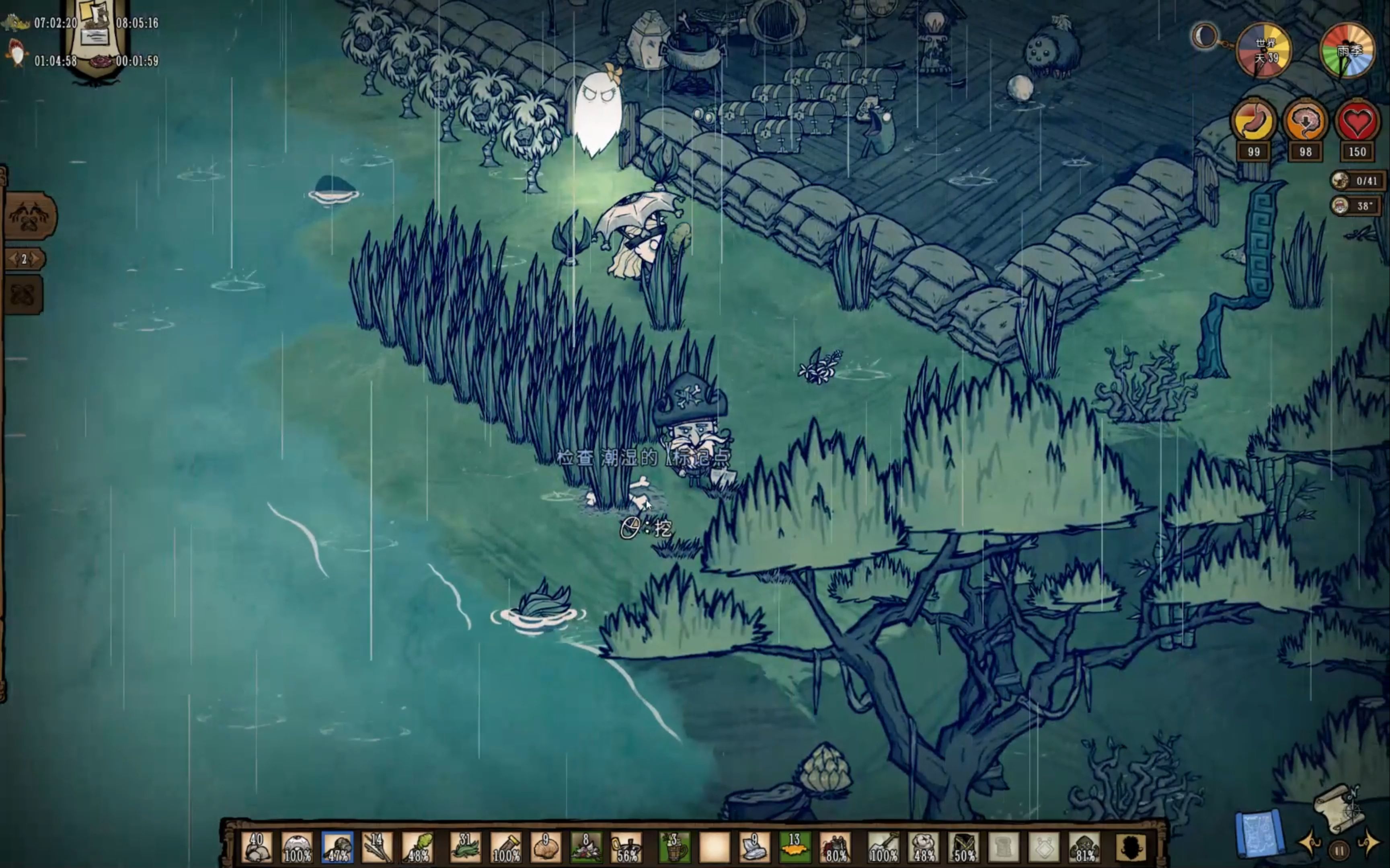Select the eyebrella at 100% durability
The height and width of the screenshot is (868, 1390).
297,848
